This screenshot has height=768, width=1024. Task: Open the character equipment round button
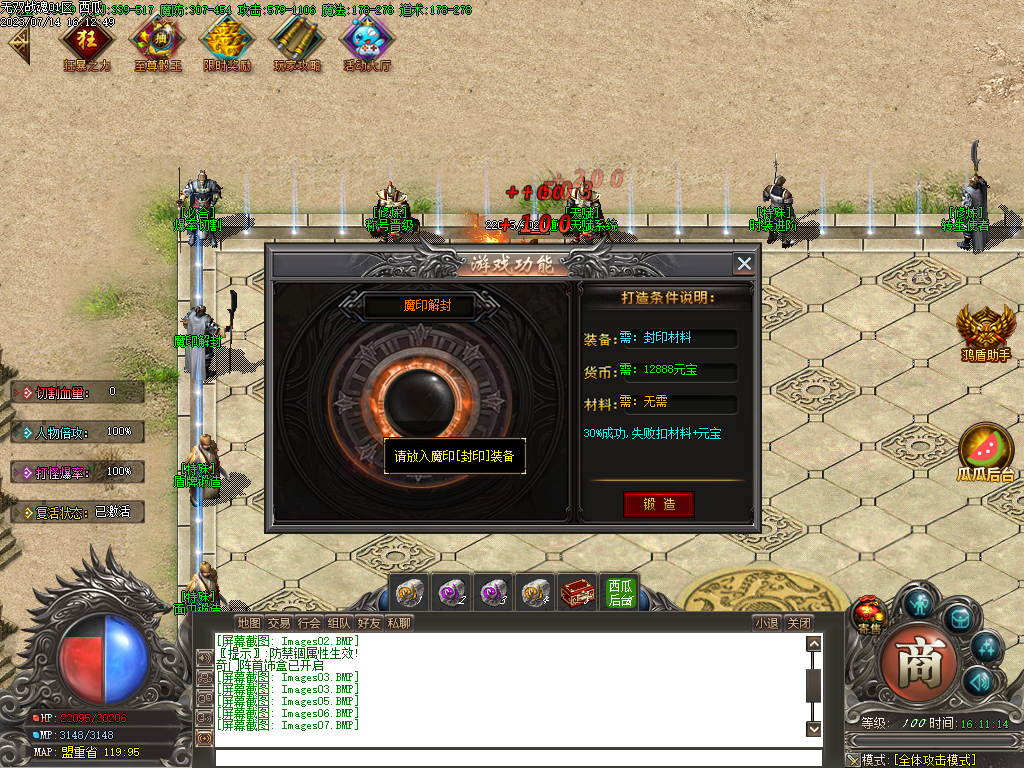pyautogui.click(x=917, y=603)
